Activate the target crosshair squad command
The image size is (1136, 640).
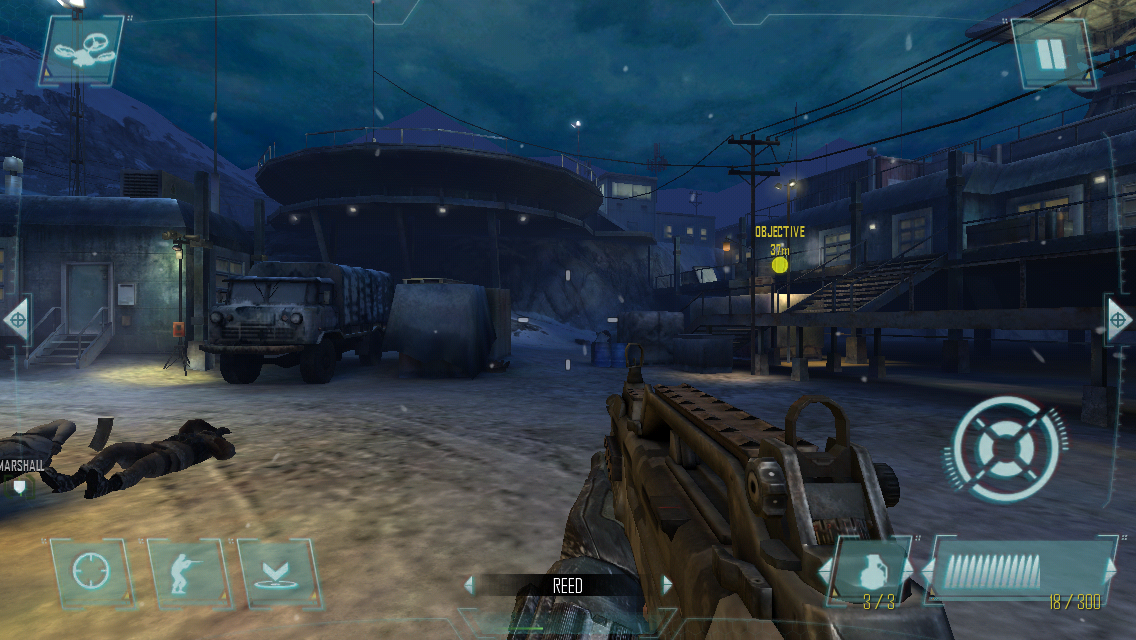tap(88, 575)
